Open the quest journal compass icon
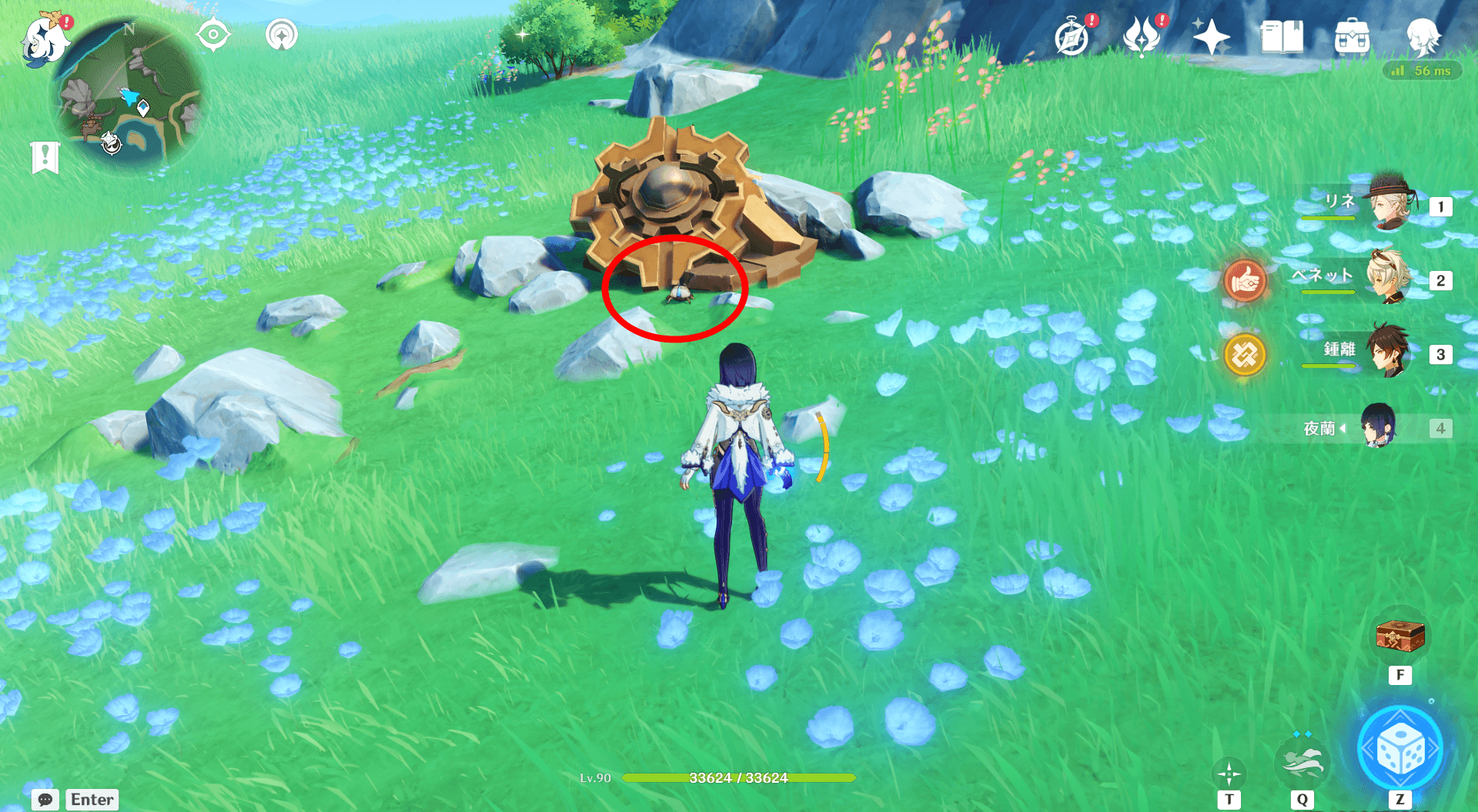 click(1072, 35)
